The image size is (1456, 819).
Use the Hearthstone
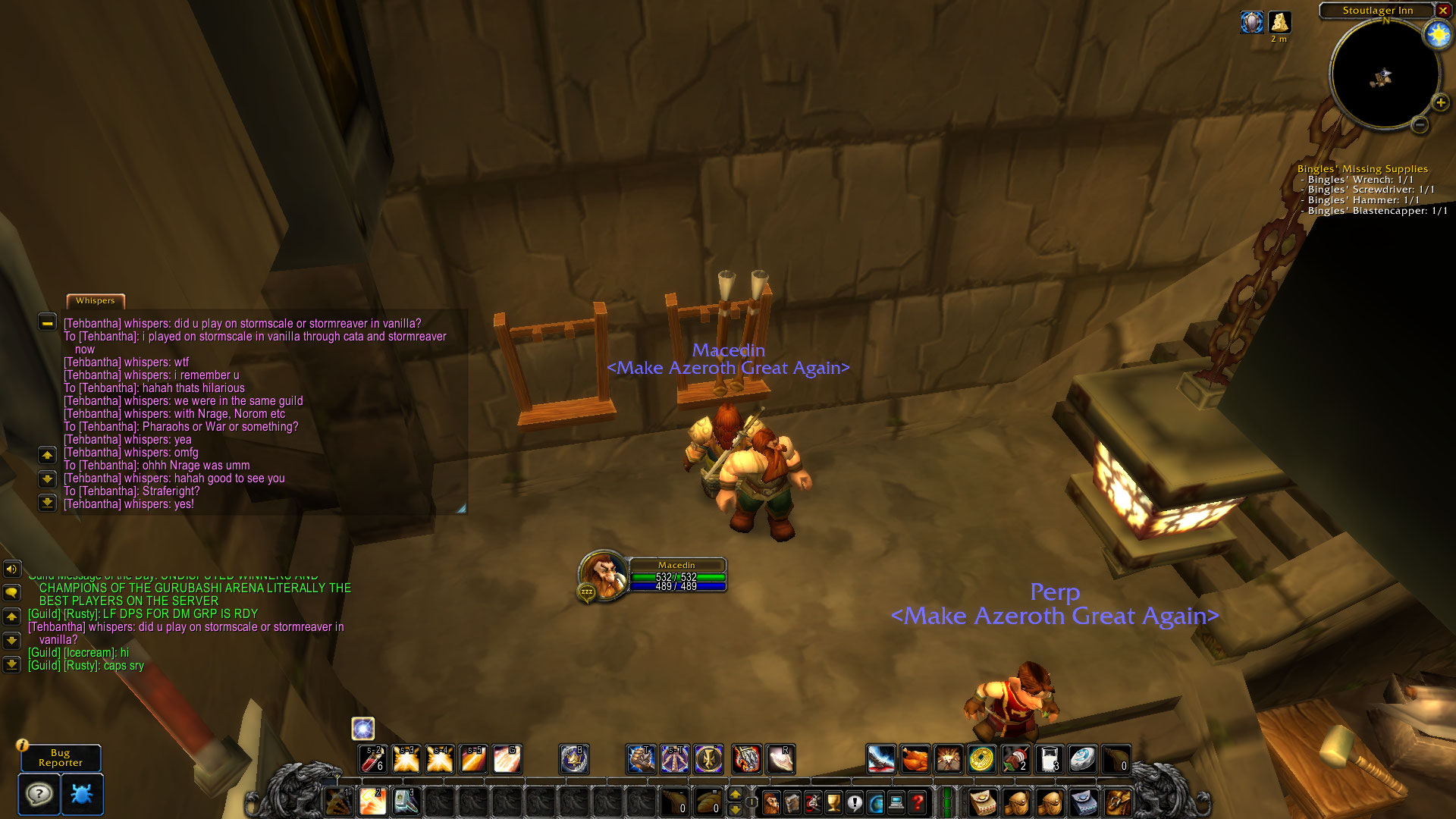pyautogui.click(x=1082, y=758)
